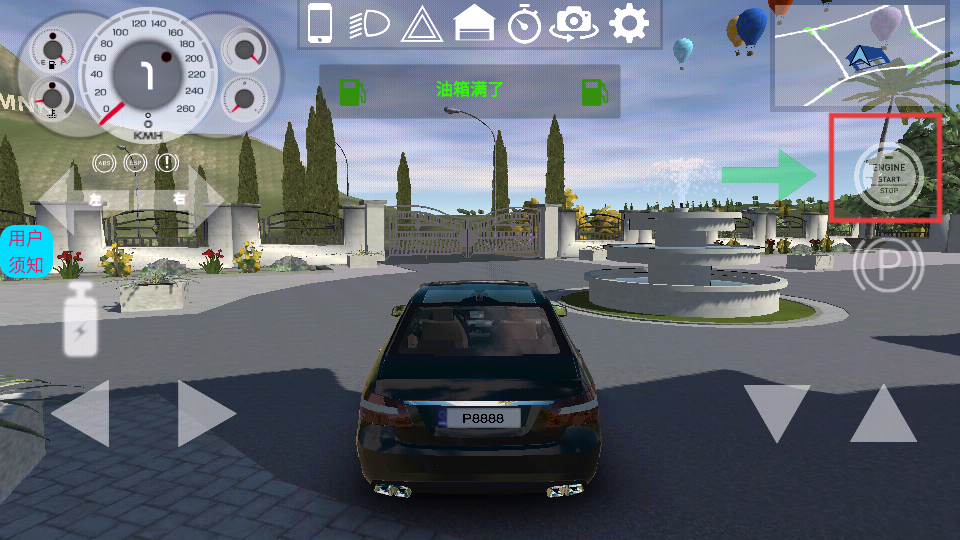
Task: Tap the brake down-arrow pedal
Action: point(777,412)
